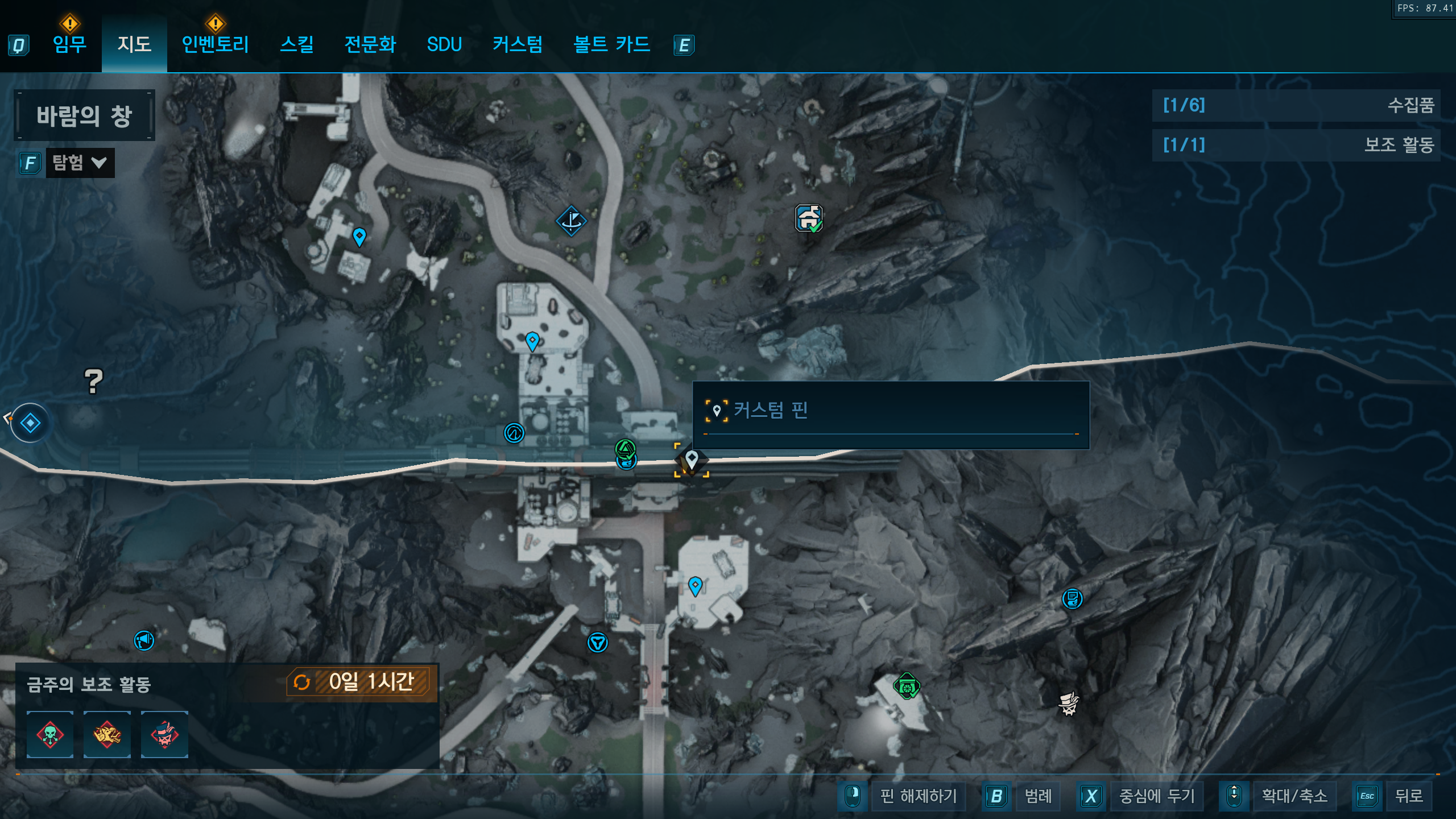Select the megaphone map marker
Image resolution: width=1456 pixels, height=819 pixels.
tap(144, 640)
